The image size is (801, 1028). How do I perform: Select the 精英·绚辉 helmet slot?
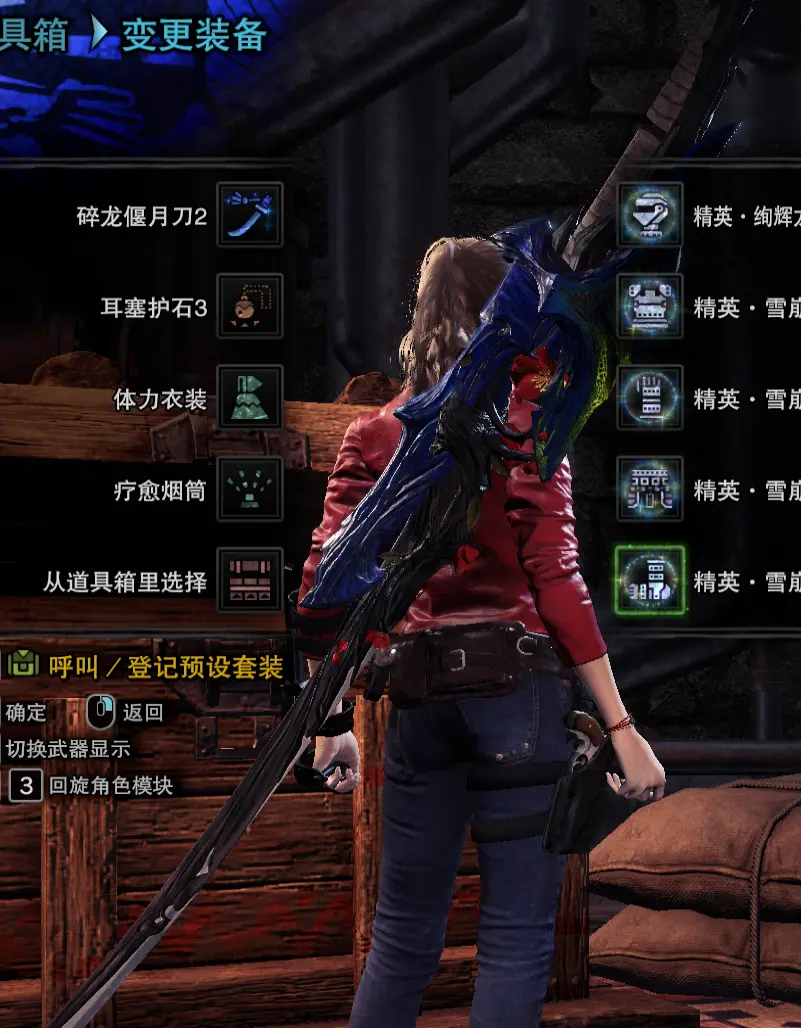tap(650, 214)
